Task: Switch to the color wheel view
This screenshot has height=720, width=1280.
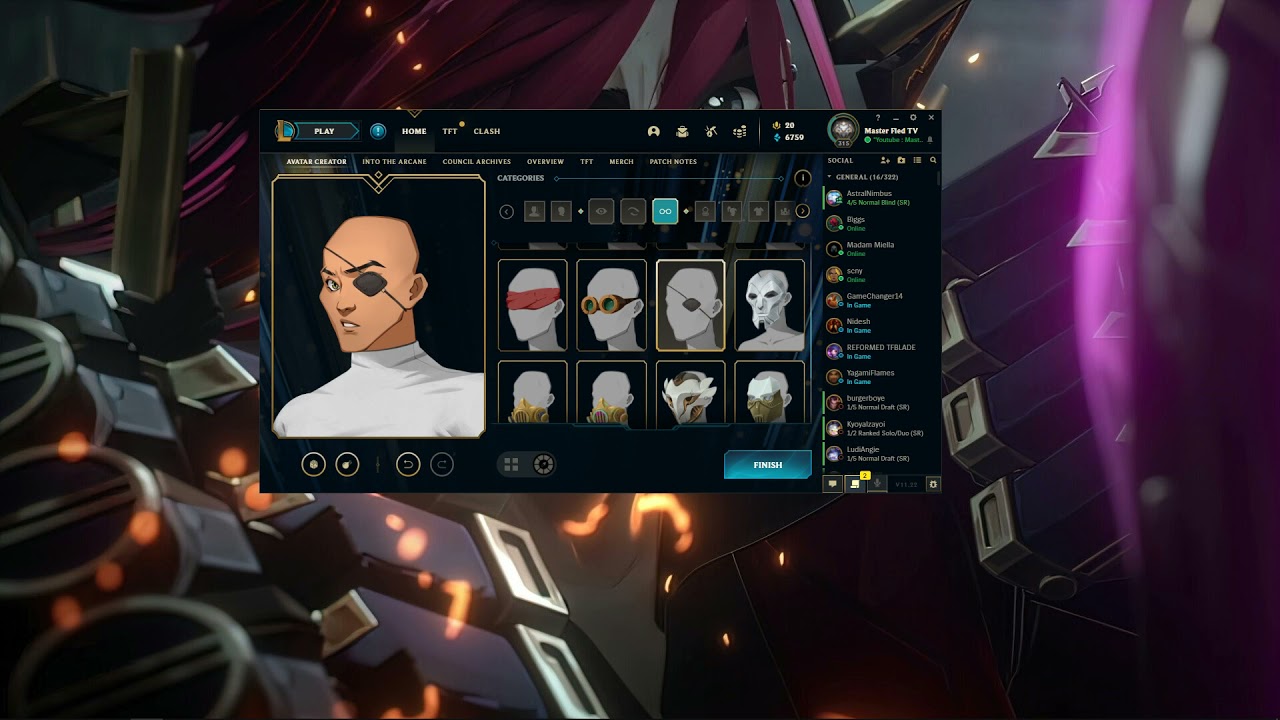Action: (x=543, y=464)
